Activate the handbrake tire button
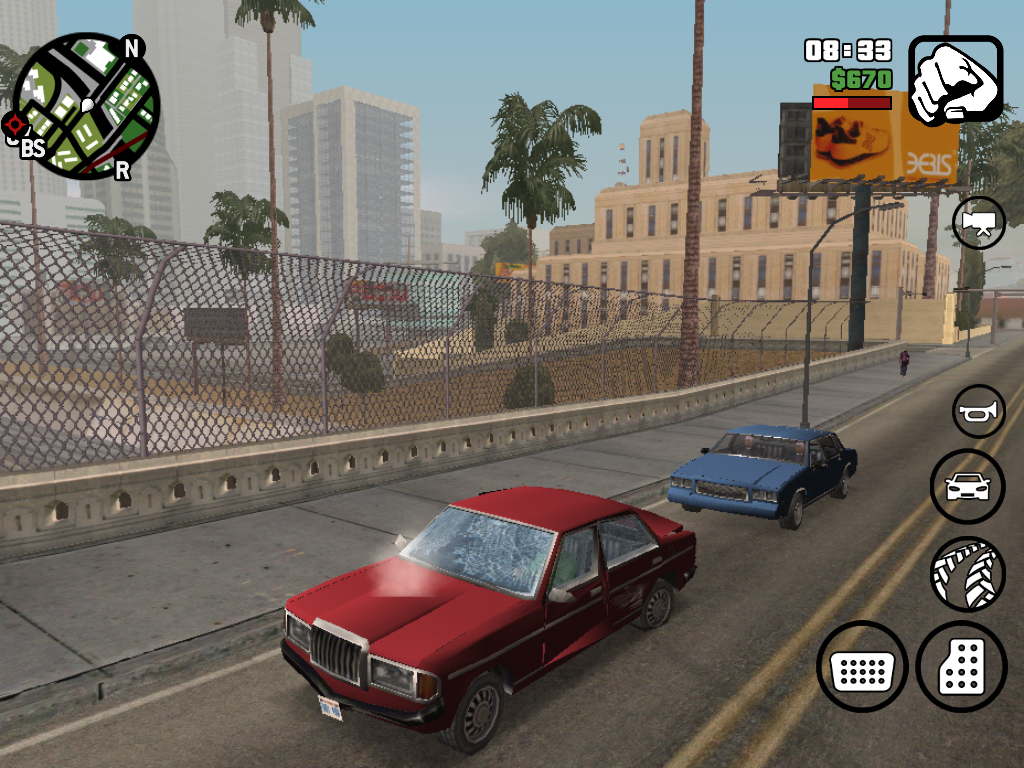 [967, 574]
